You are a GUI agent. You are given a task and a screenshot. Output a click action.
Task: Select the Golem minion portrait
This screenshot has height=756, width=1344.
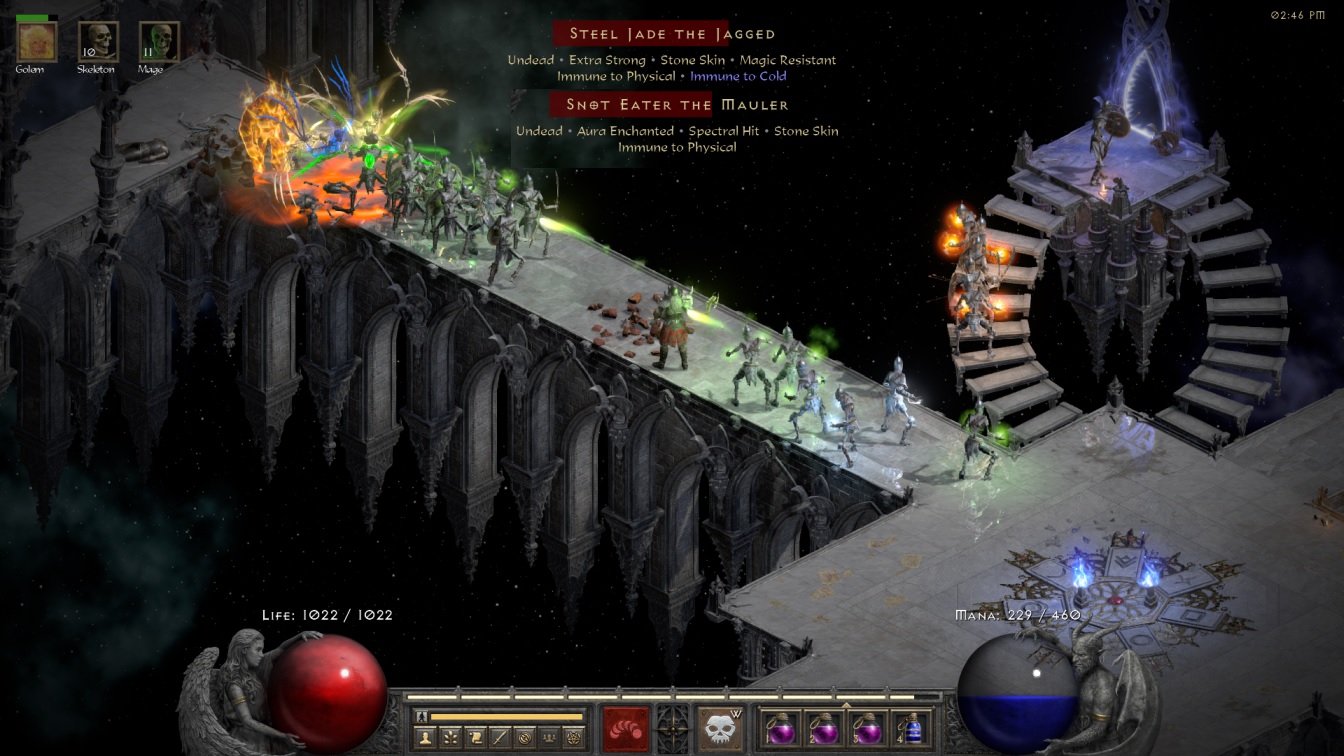click(37, 42)
